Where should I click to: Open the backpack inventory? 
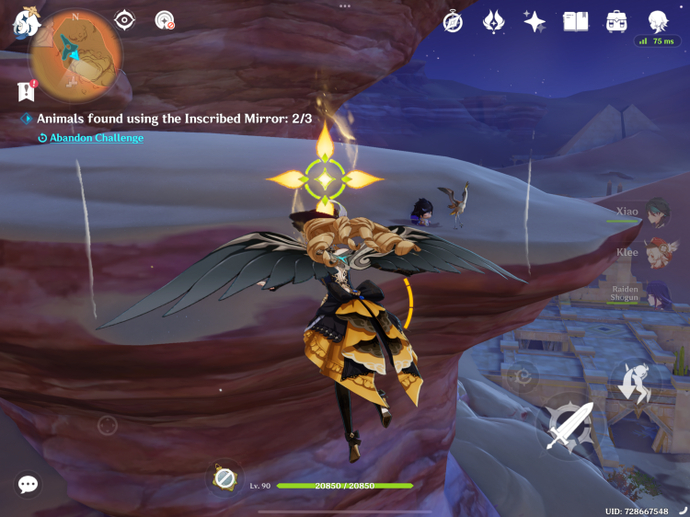pyautogui.click(x=616, y=21)
